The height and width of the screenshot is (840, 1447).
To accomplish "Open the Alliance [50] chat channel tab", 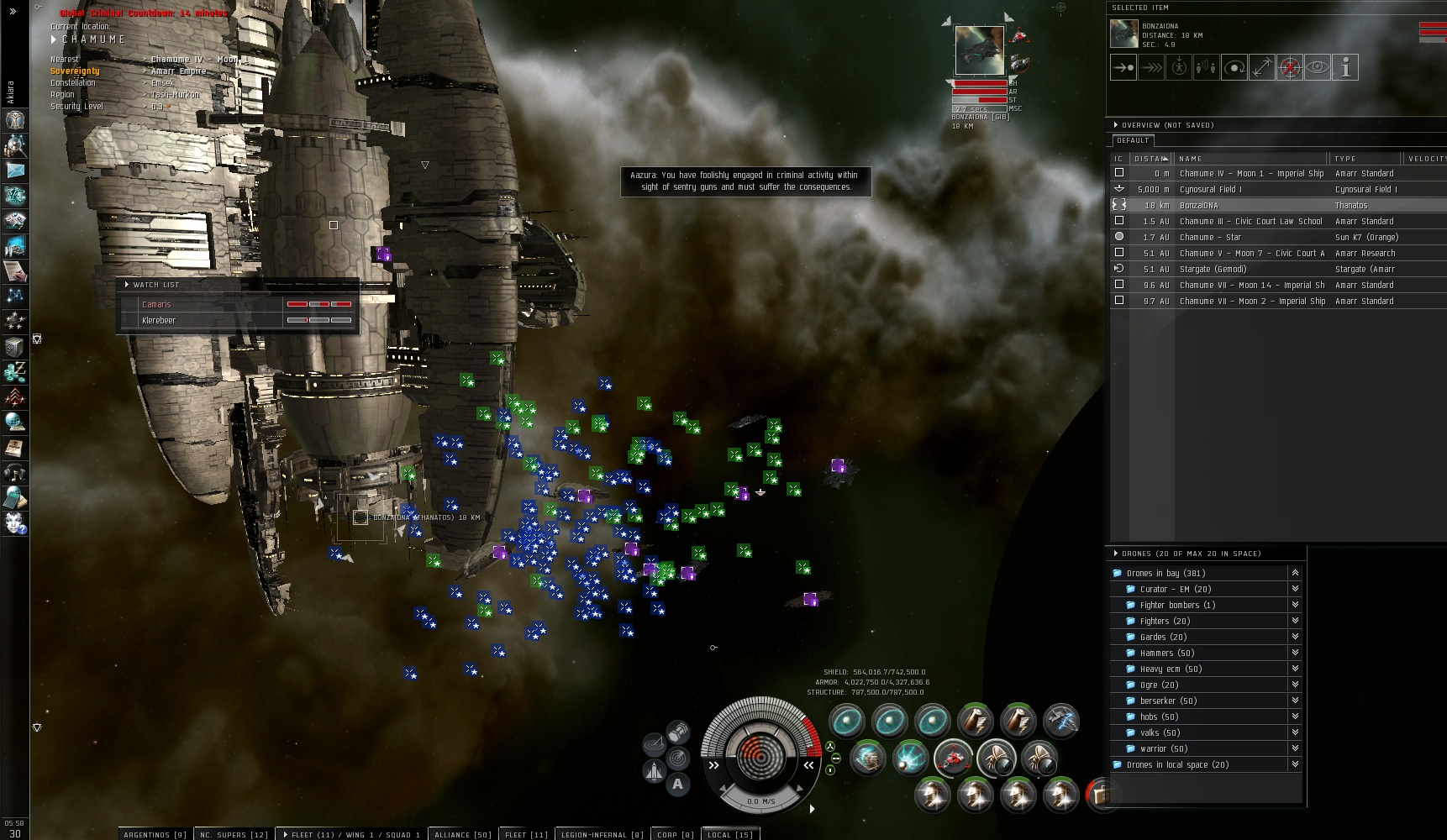I will 462,834.
